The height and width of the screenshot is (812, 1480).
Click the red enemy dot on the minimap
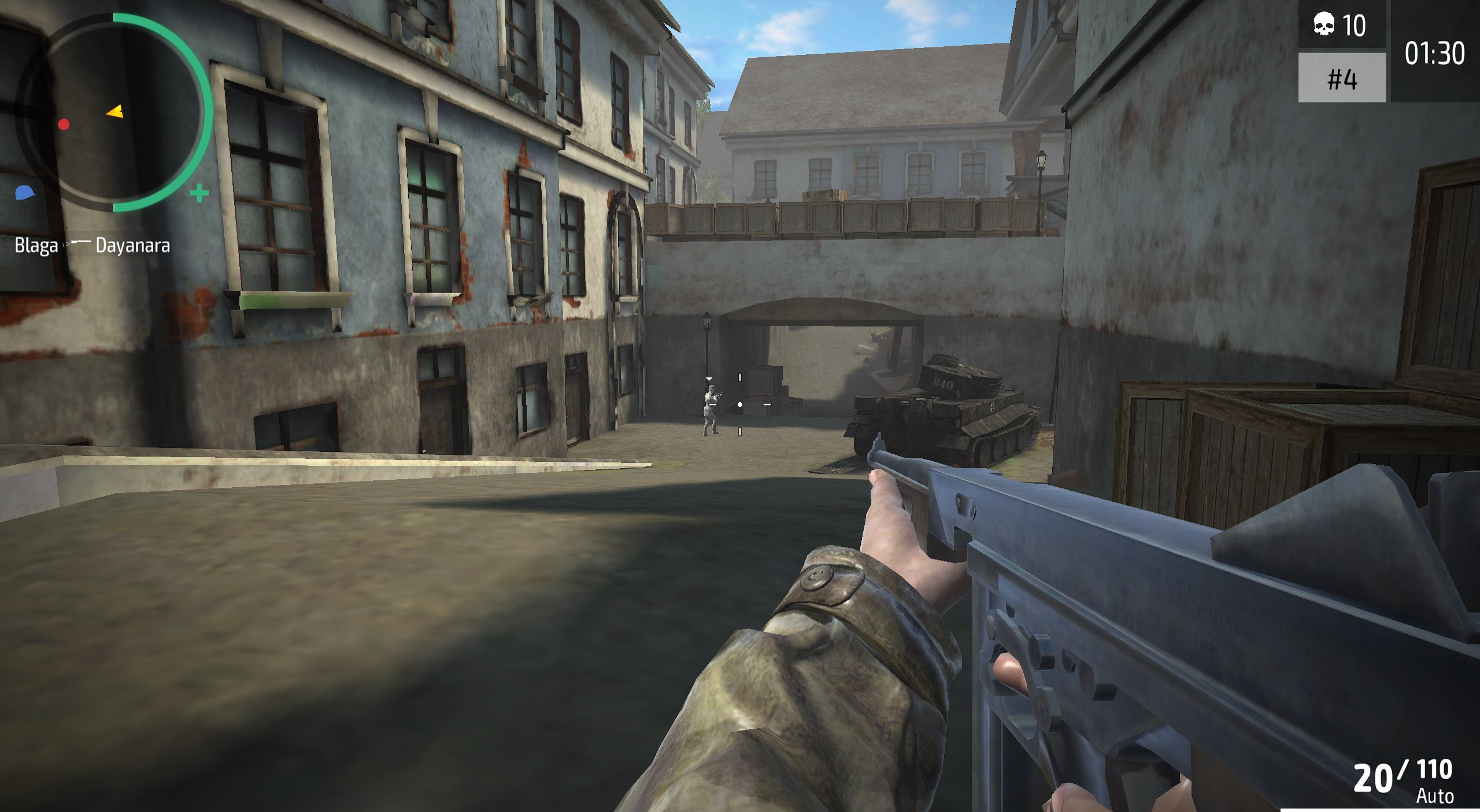64,123
